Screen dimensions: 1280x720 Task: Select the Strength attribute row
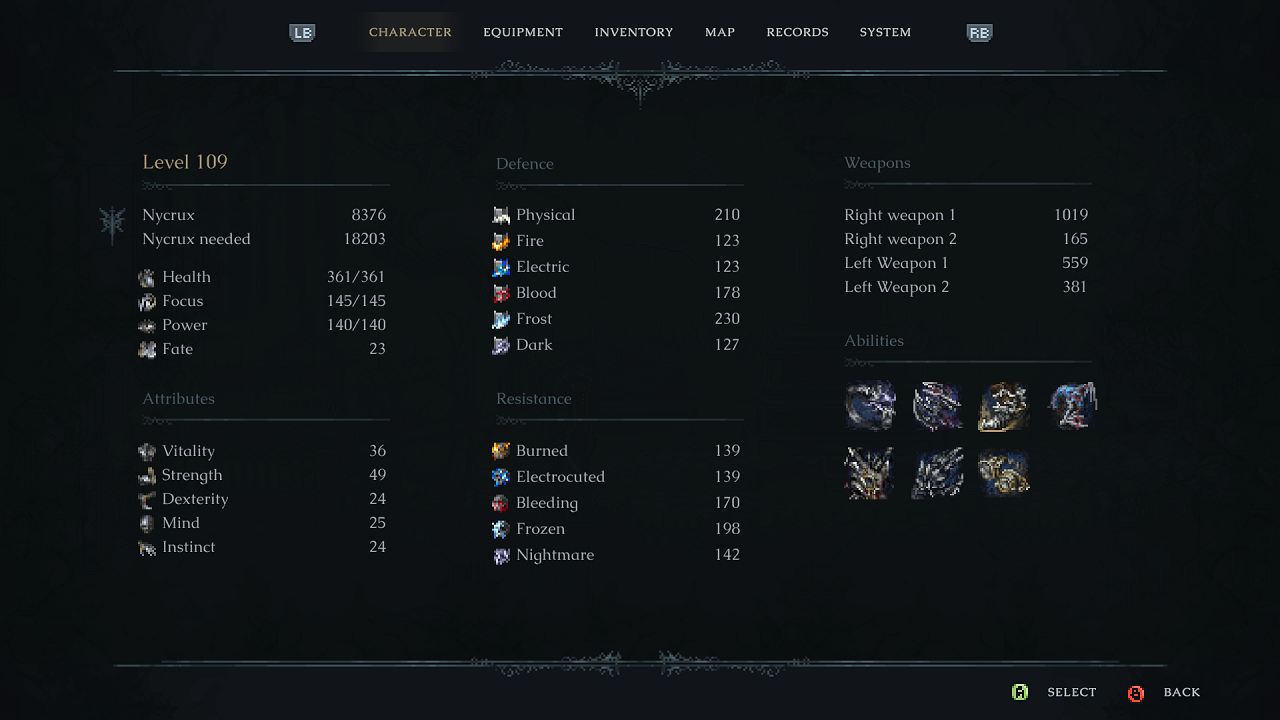264,475
